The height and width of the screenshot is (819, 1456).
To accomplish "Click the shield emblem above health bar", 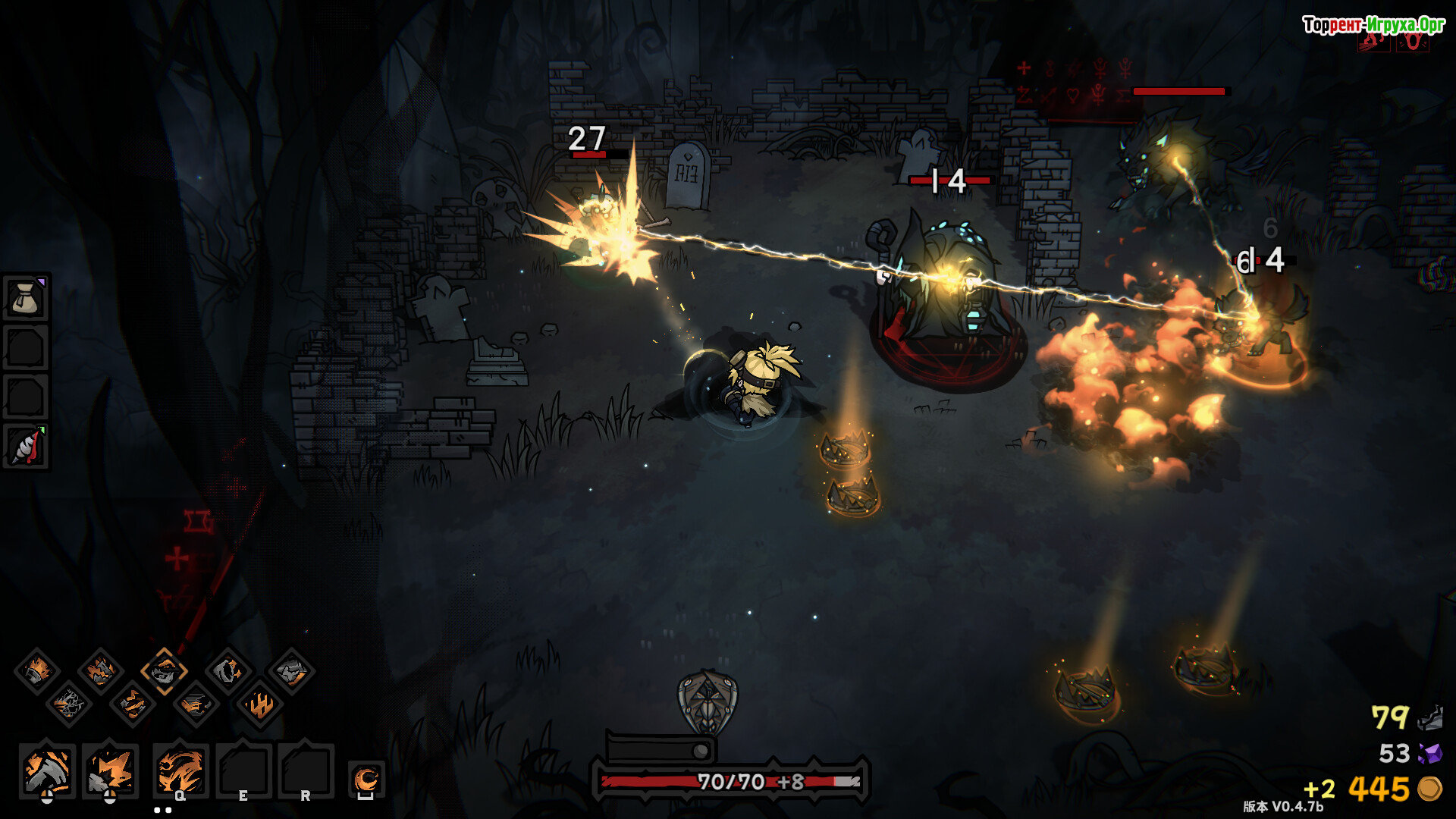I will [x=707, y=701].
